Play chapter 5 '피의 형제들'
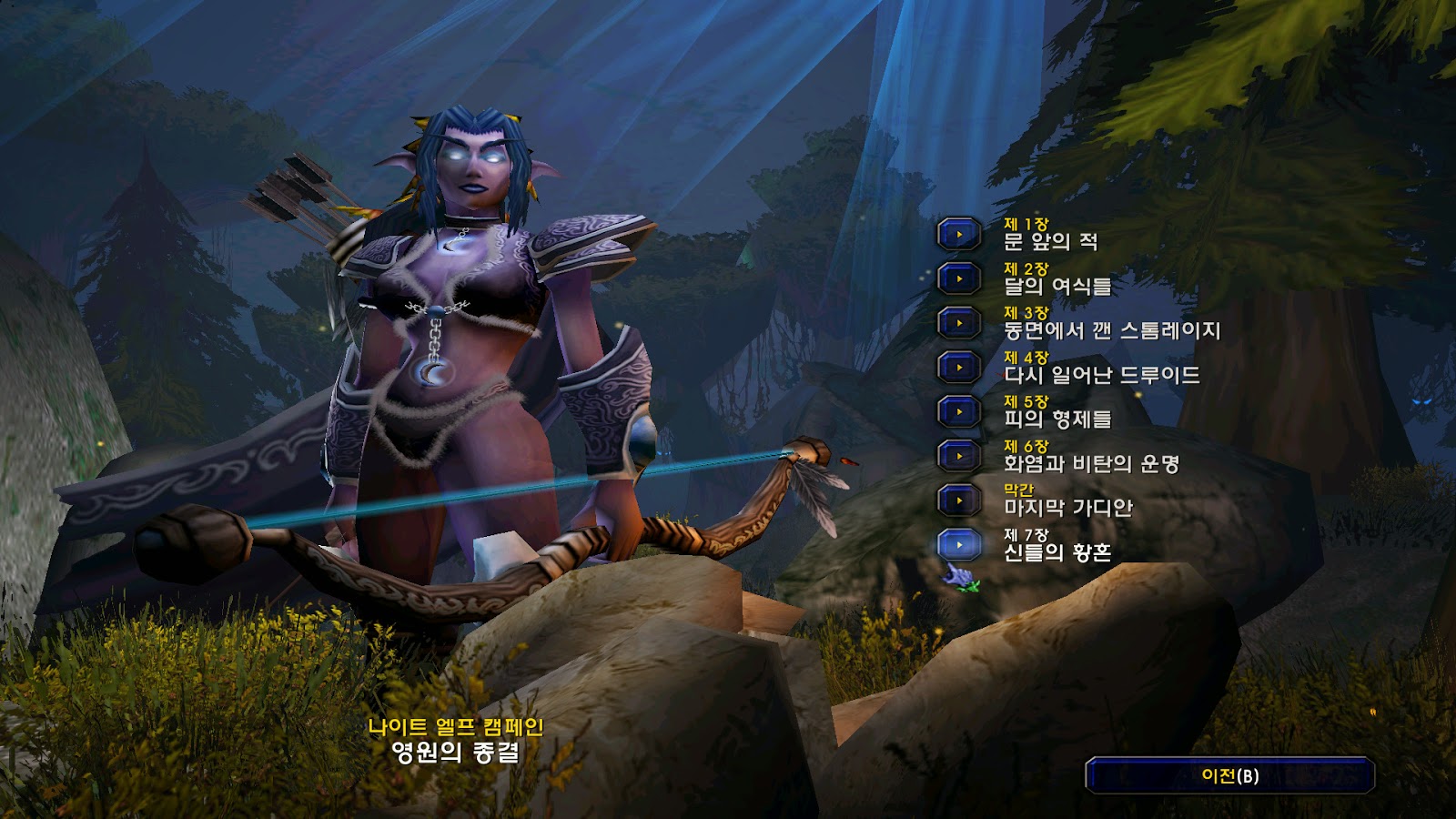The image size is (1456, 819). (959, 411)
